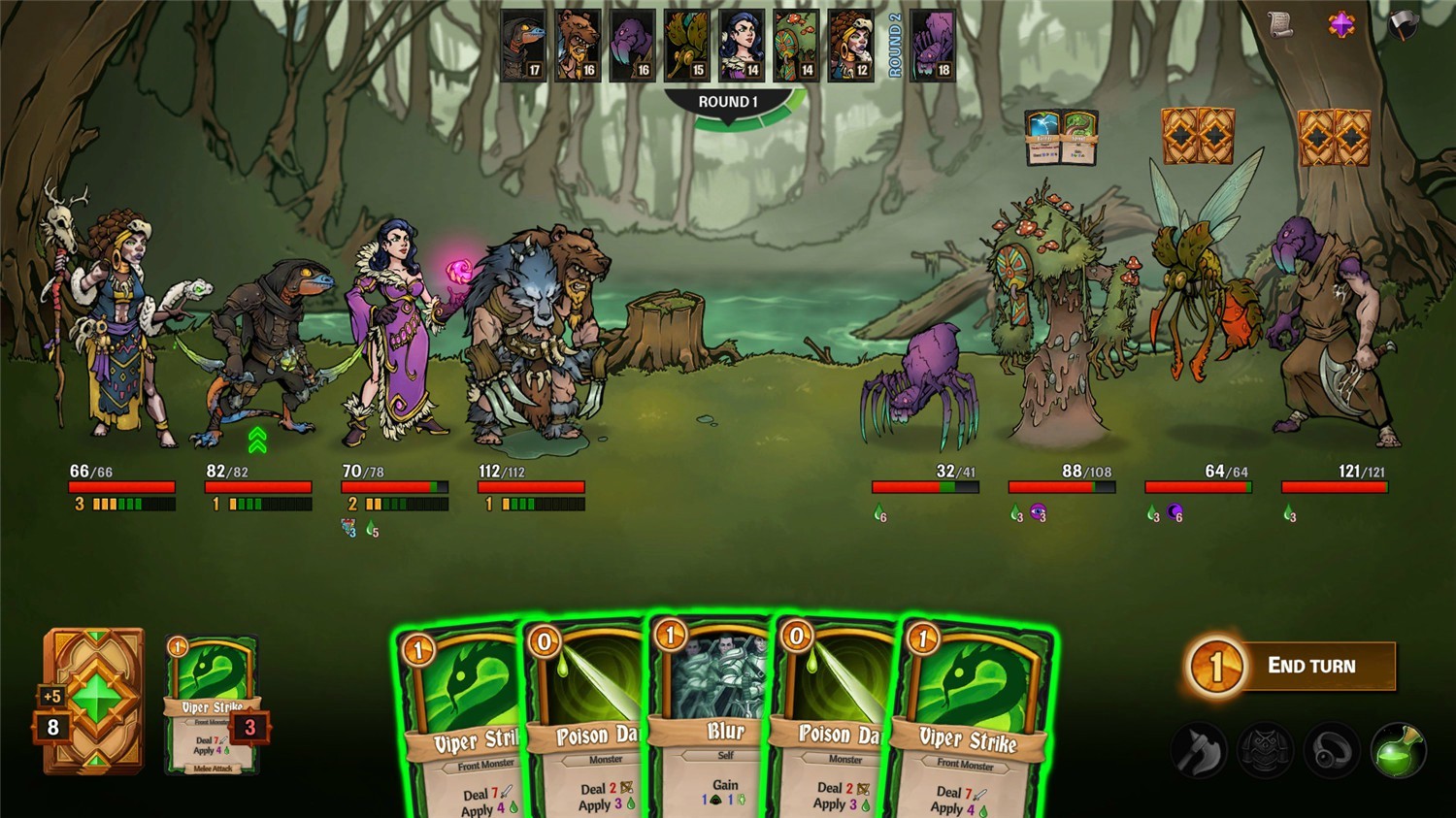Select the chest armor equipment slot
The image size is (1456, 818).
(x=1265, y=750)
